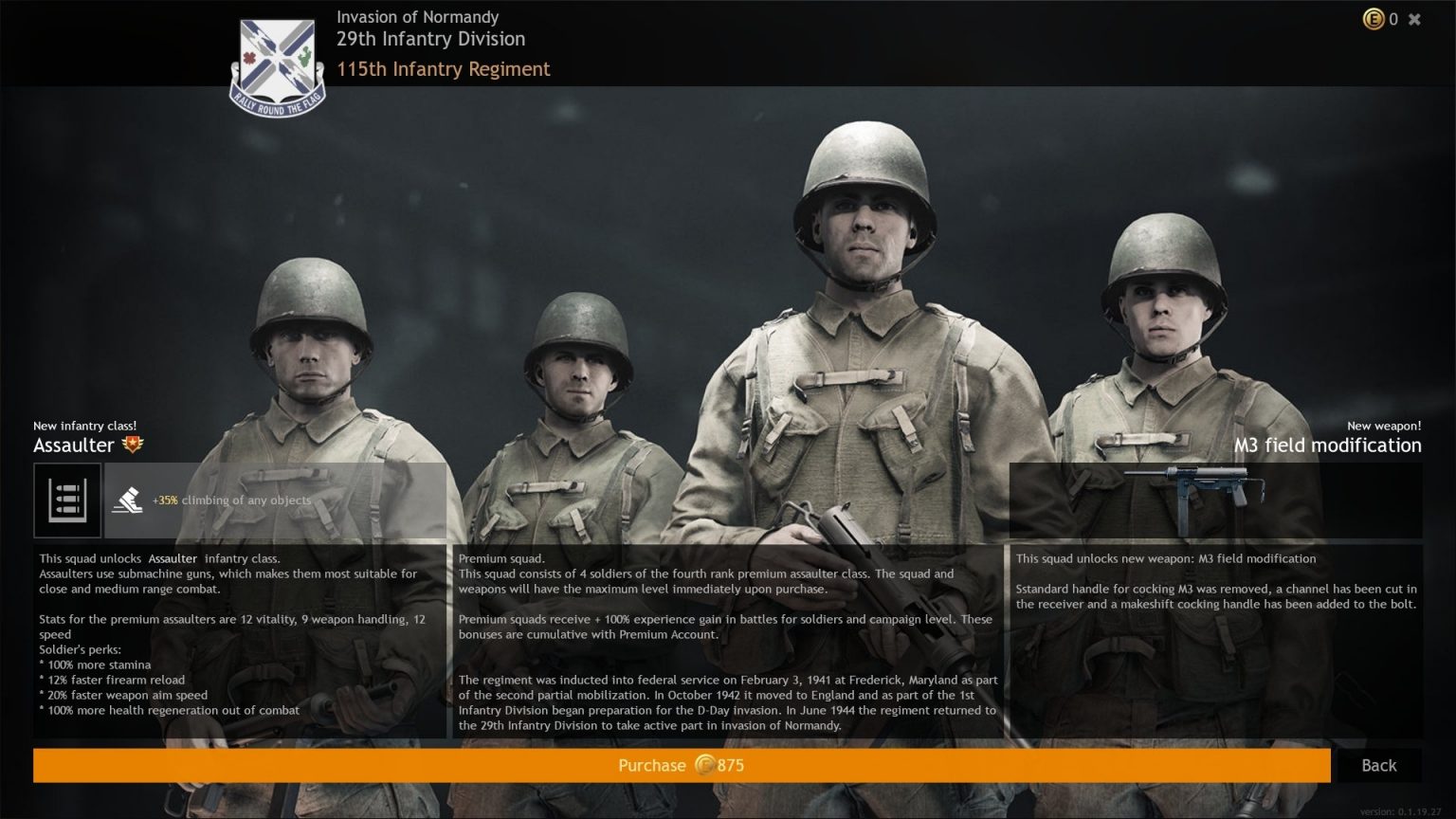Select the 115th Infantry Regiment title
1456x819 pixels.
click(444, 69)
